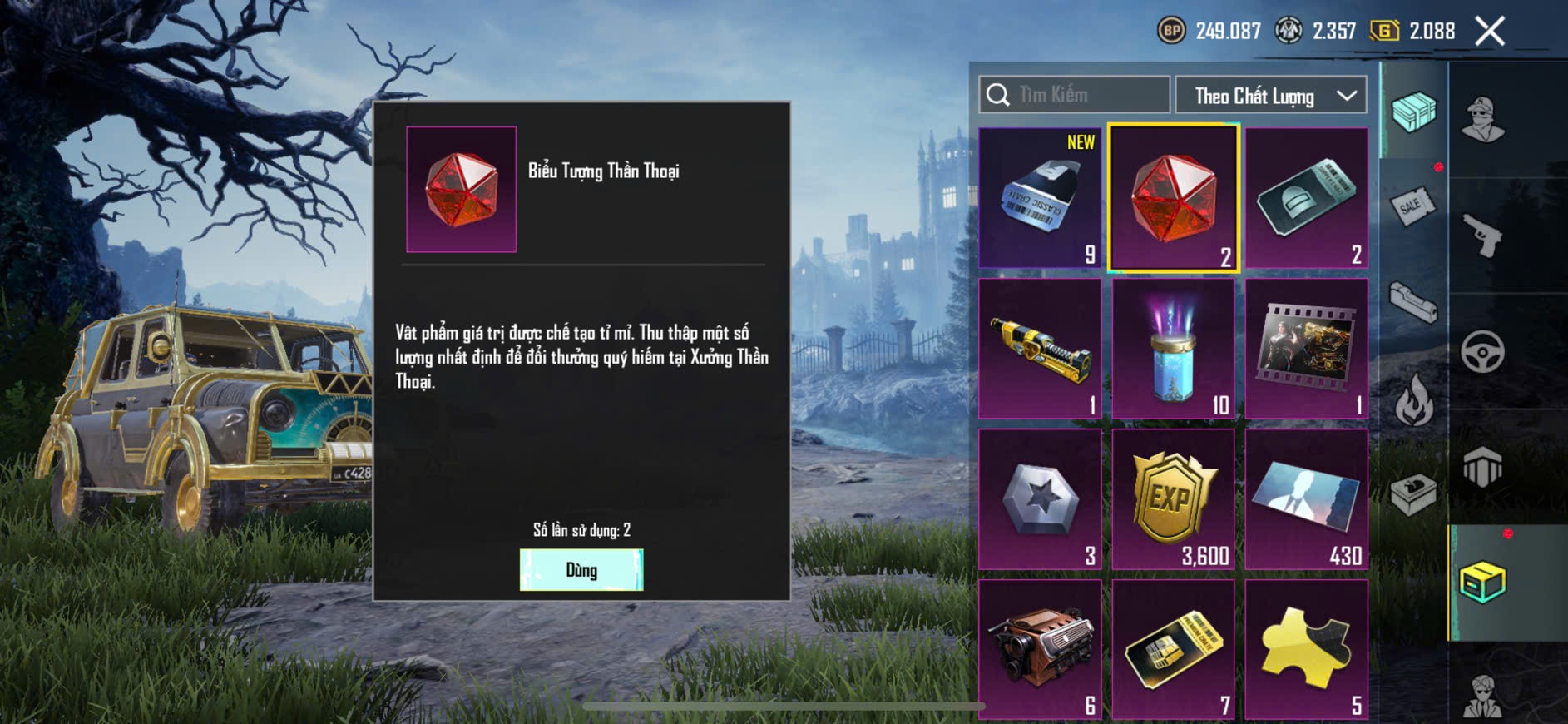Select the red mythic gem slot
The width and height of the screenshot is (1568, 724).
tap(1173, 198)
